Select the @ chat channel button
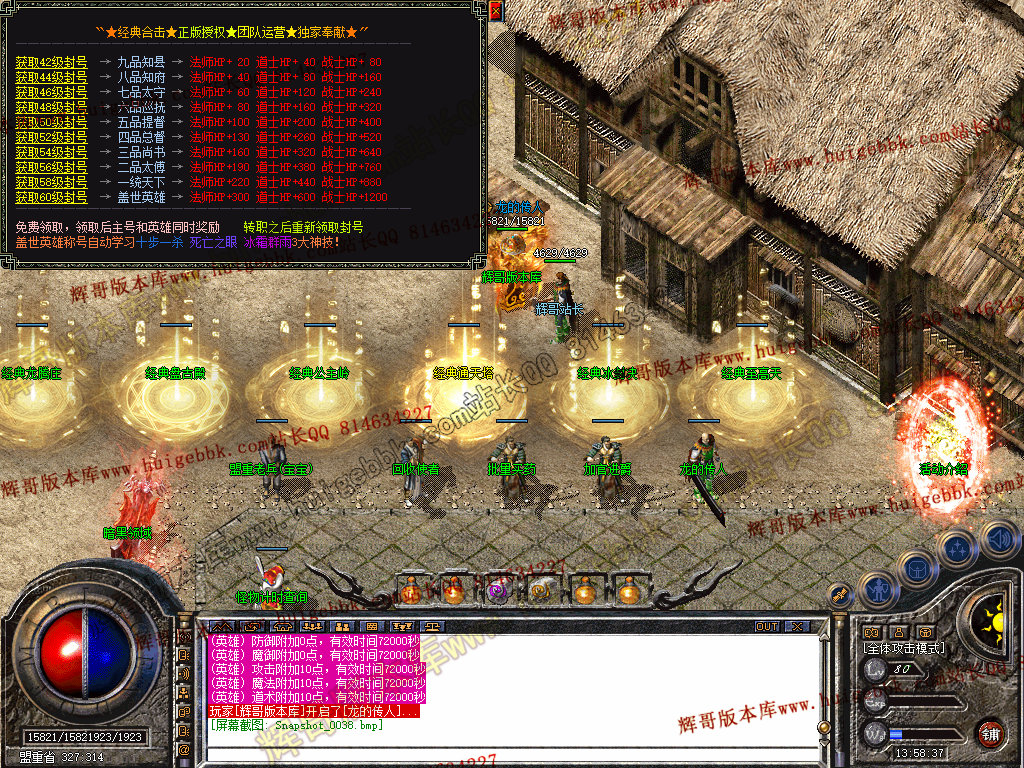The image size is (1024, 768). (x=185, y=748)
